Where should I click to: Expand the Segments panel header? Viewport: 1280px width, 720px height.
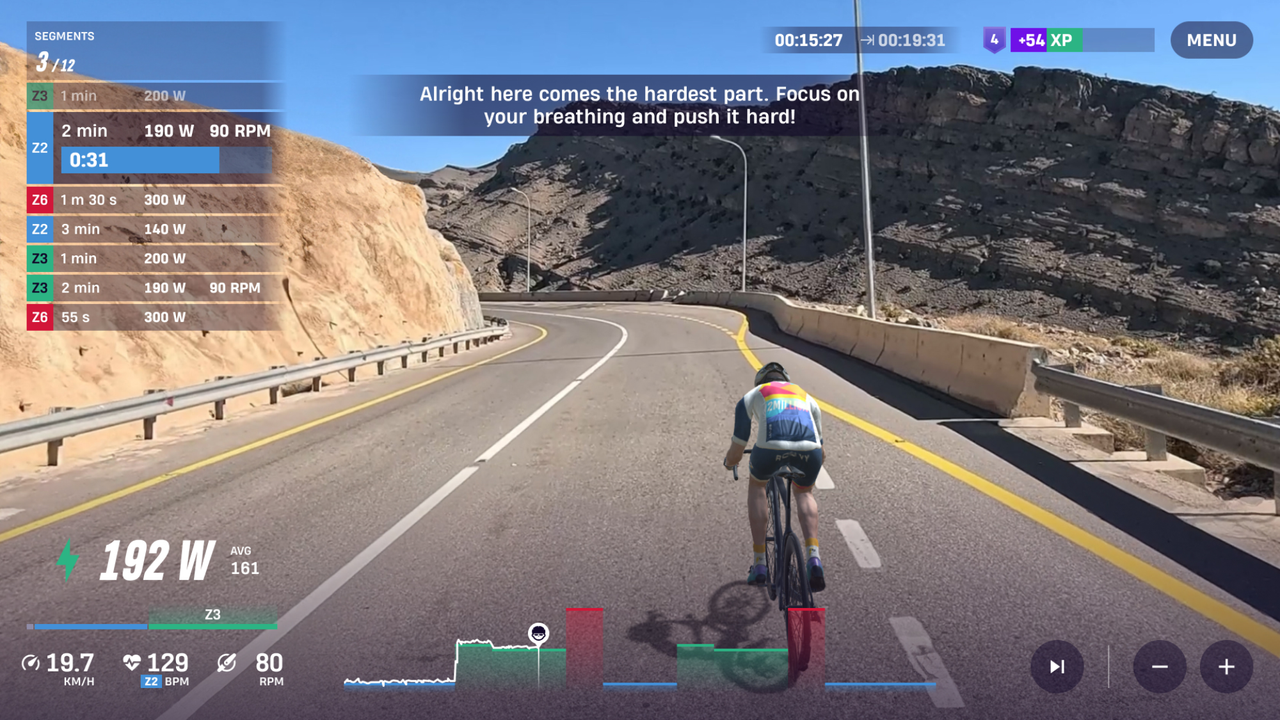[x=66, y=36]
